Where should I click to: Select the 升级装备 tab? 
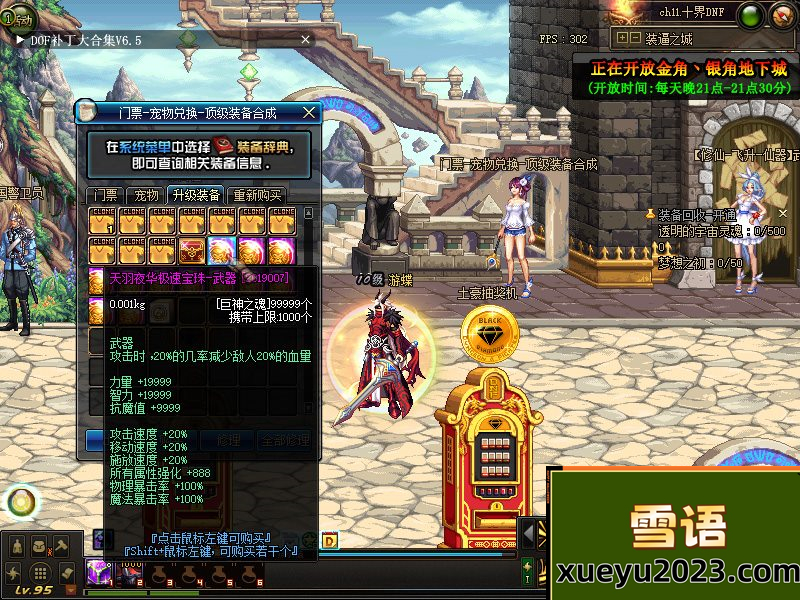[x=195, y=195]
